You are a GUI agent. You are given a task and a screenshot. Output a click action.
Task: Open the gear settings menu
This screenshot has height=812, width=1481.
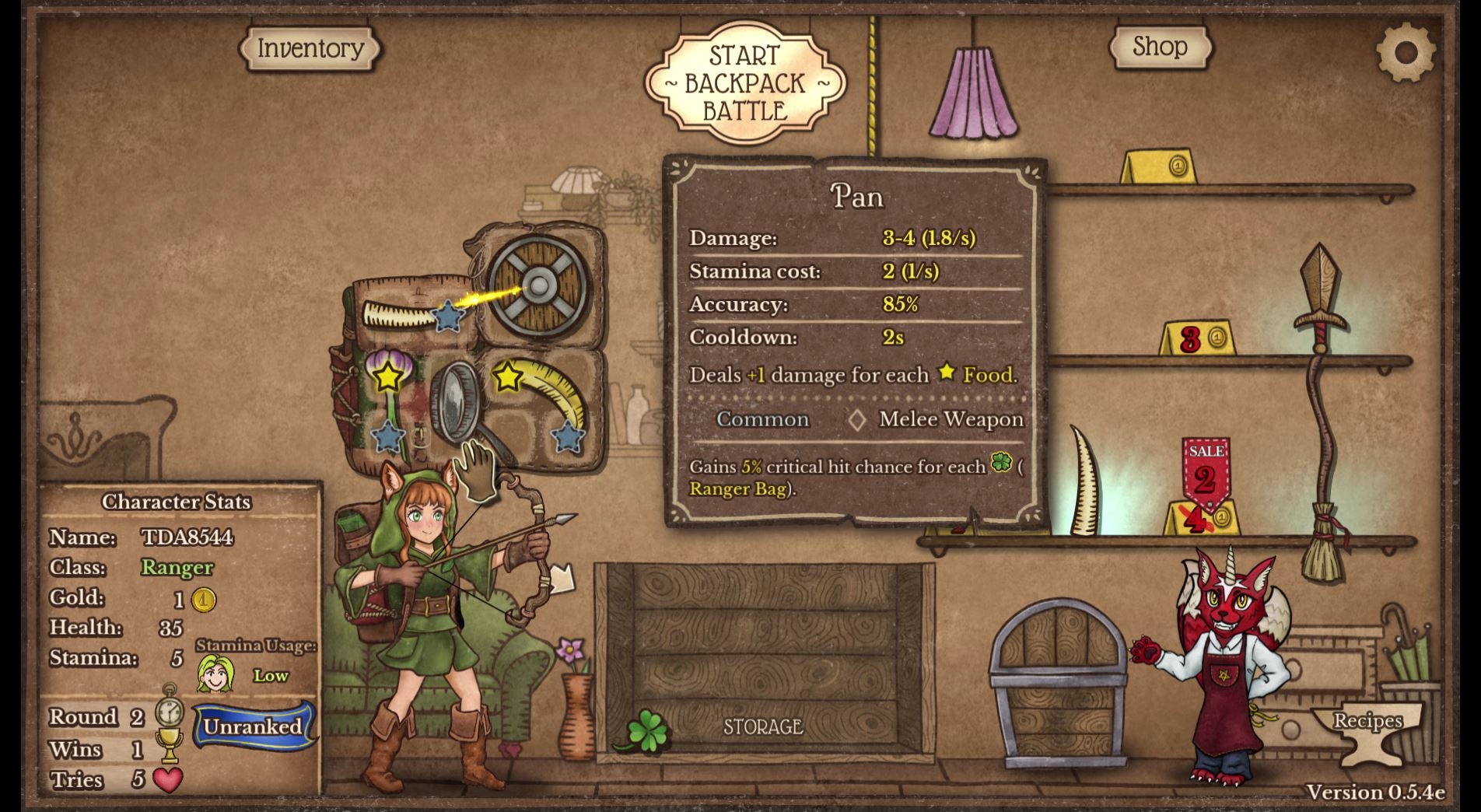(1405, 52)
